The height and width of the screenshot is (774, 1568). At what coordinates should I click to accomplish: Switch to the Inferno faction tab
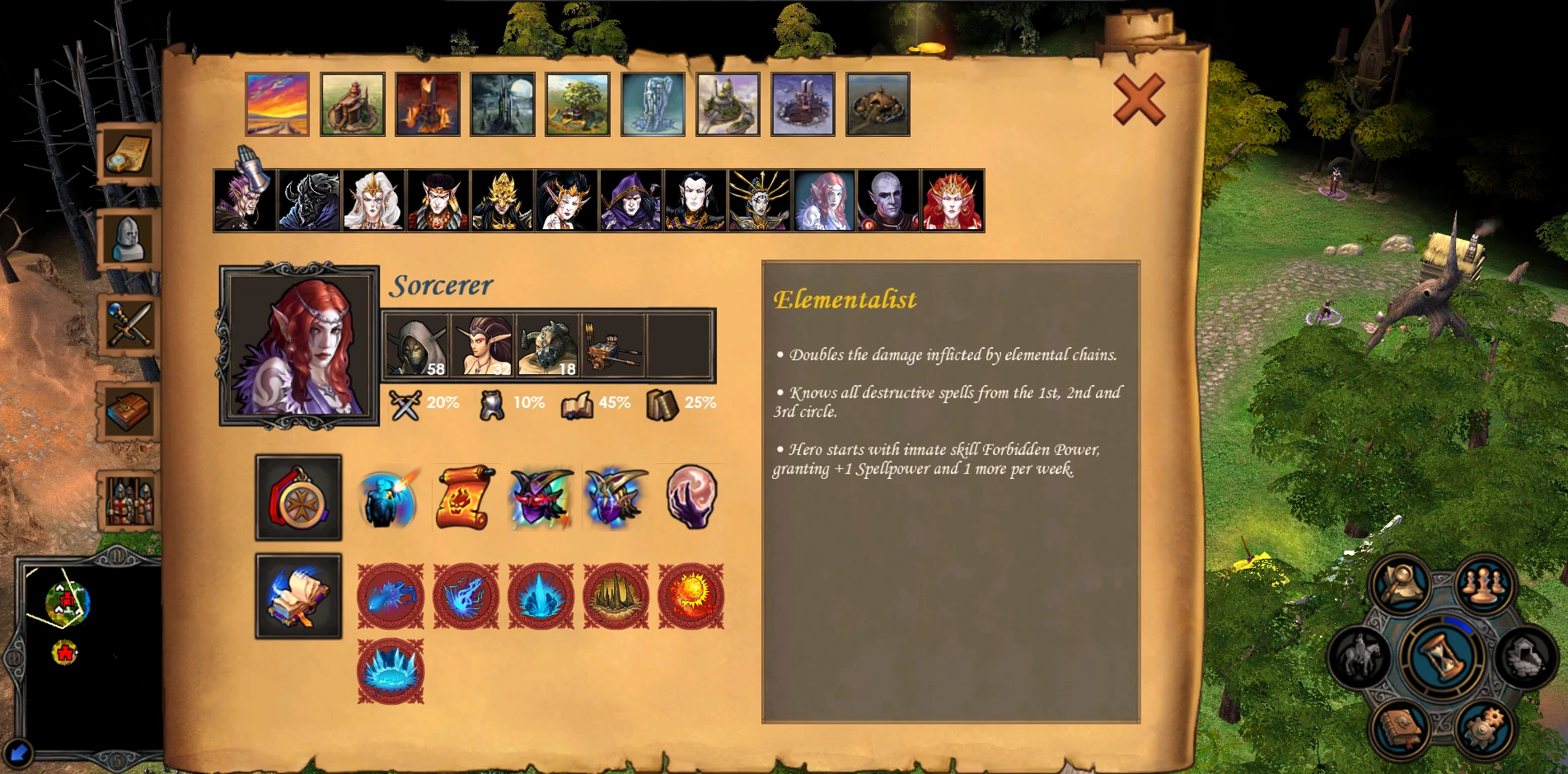tap(428, 103)
